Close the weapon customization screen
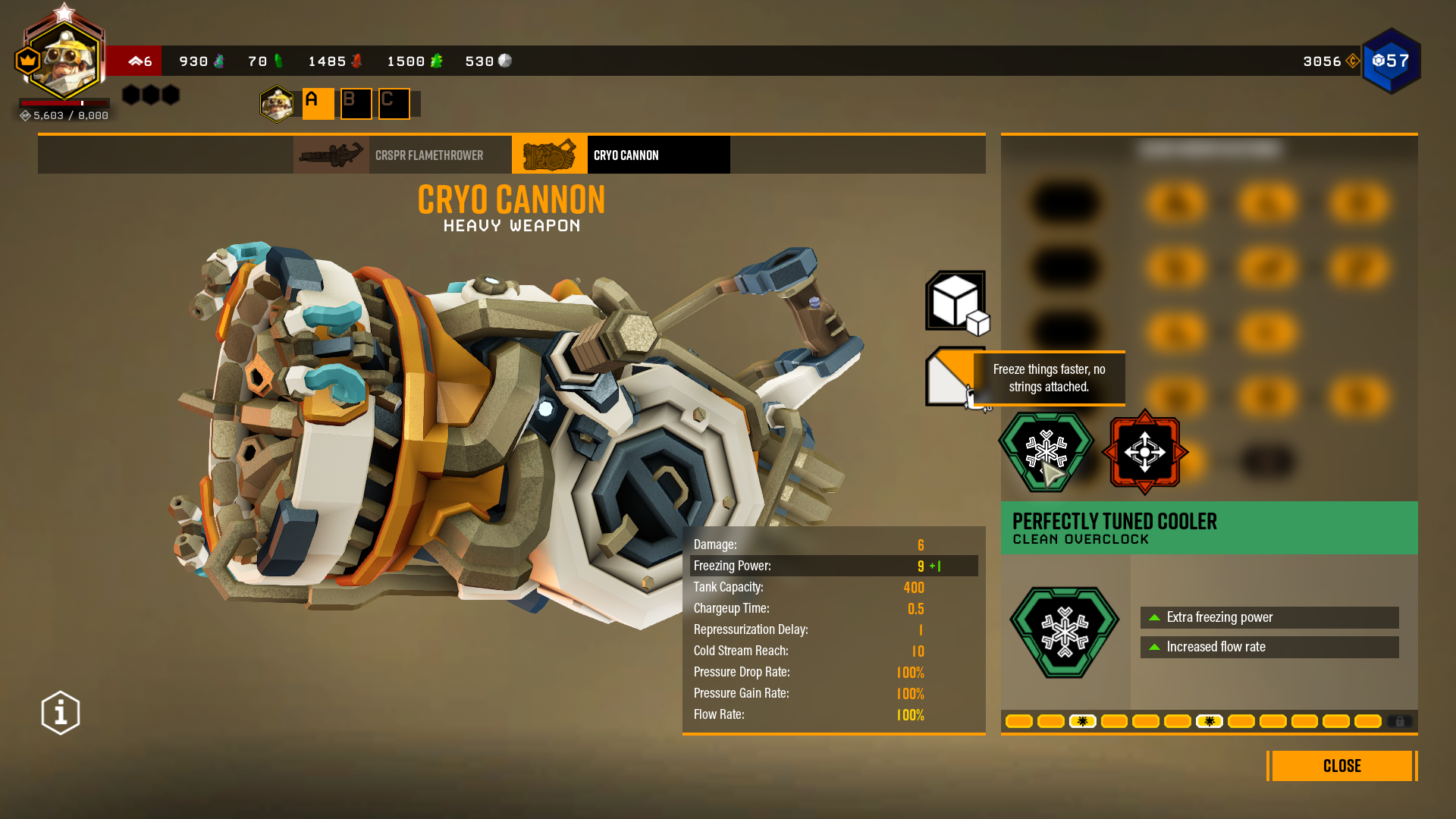The width and height of the screenshot is (1456, 819). 1341,766
